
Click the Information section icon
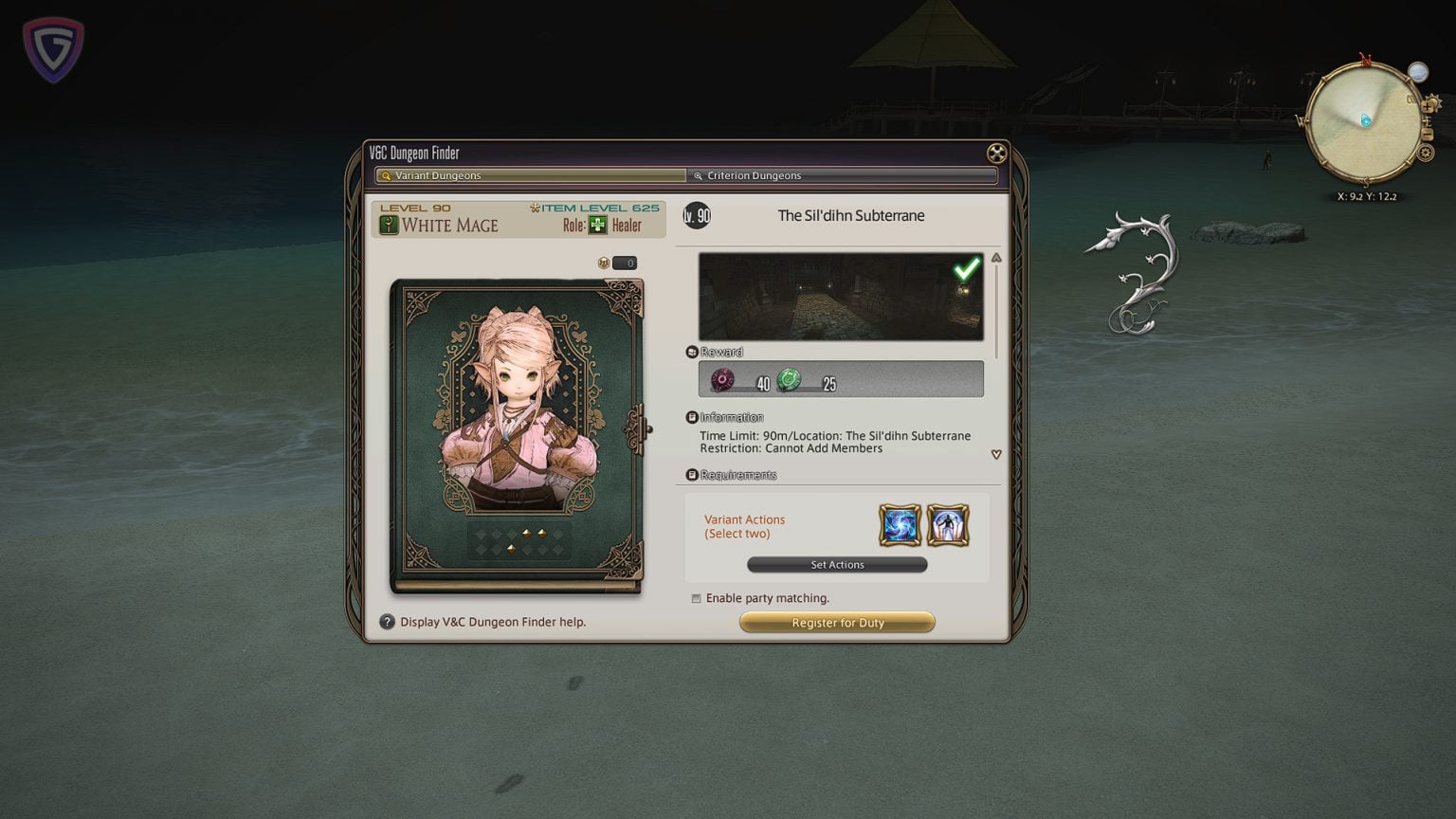692,417
